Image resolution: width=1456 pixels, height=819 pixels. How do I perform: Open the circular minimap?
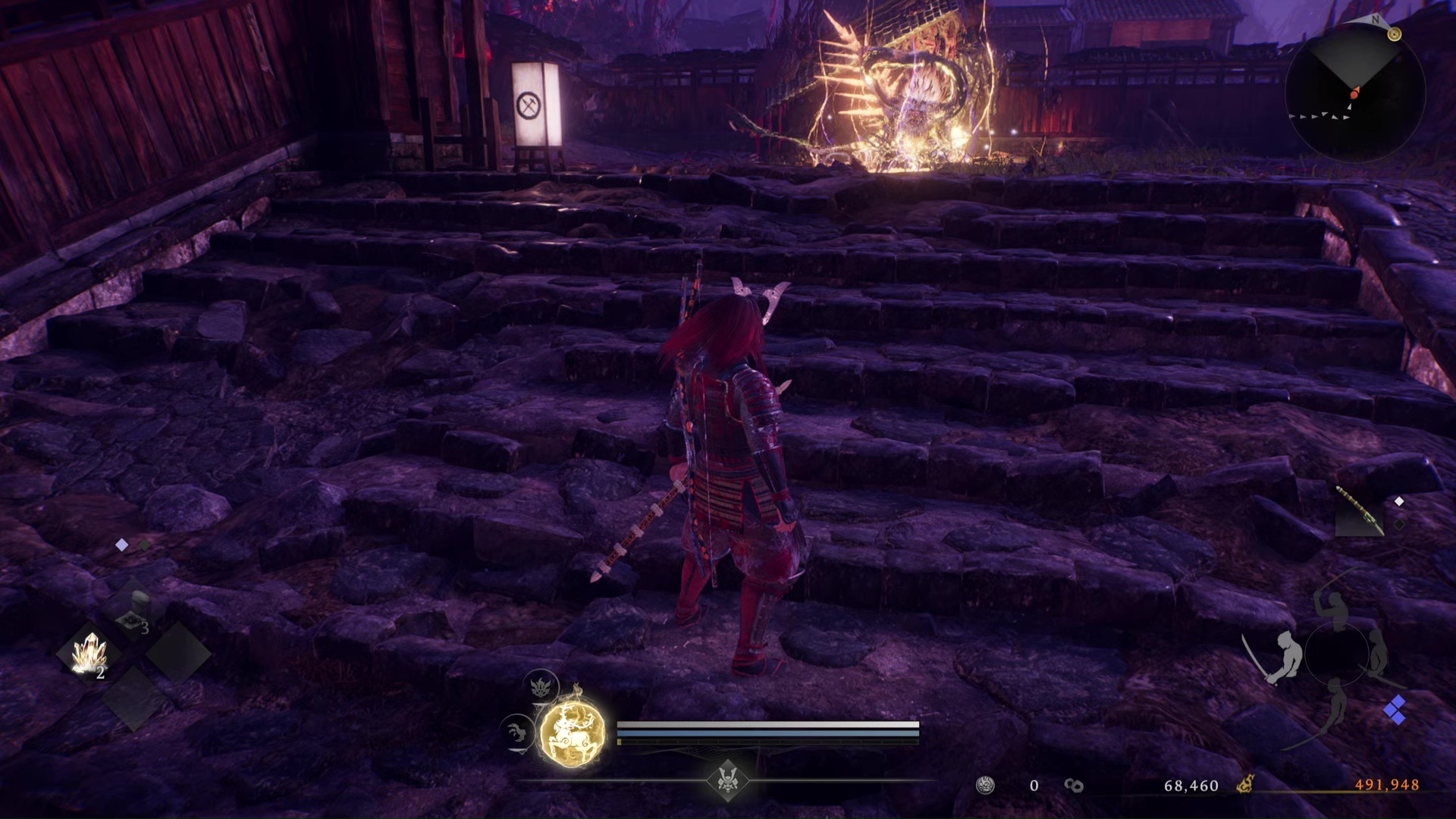(x=1354, y=93)
